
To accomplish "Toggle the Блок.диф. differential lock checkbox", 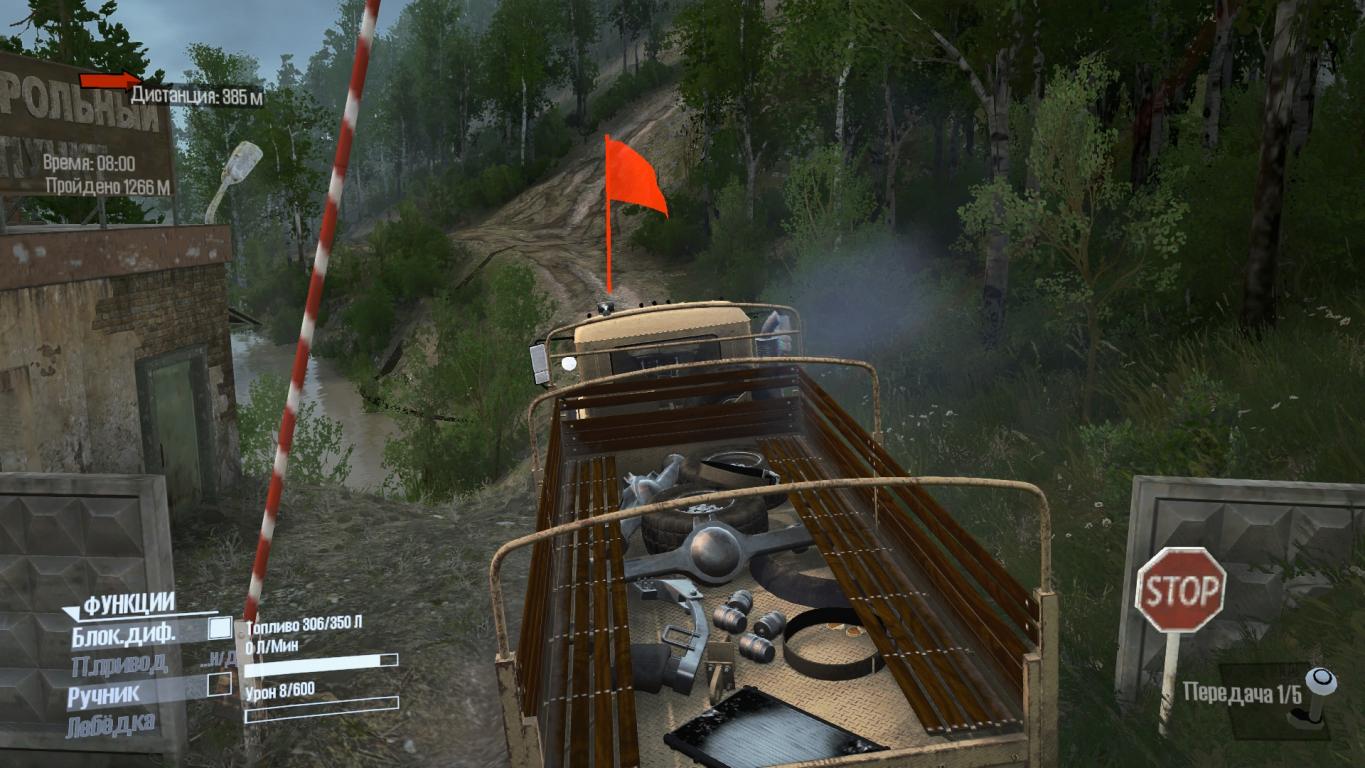I will click(x=219, y=628).
